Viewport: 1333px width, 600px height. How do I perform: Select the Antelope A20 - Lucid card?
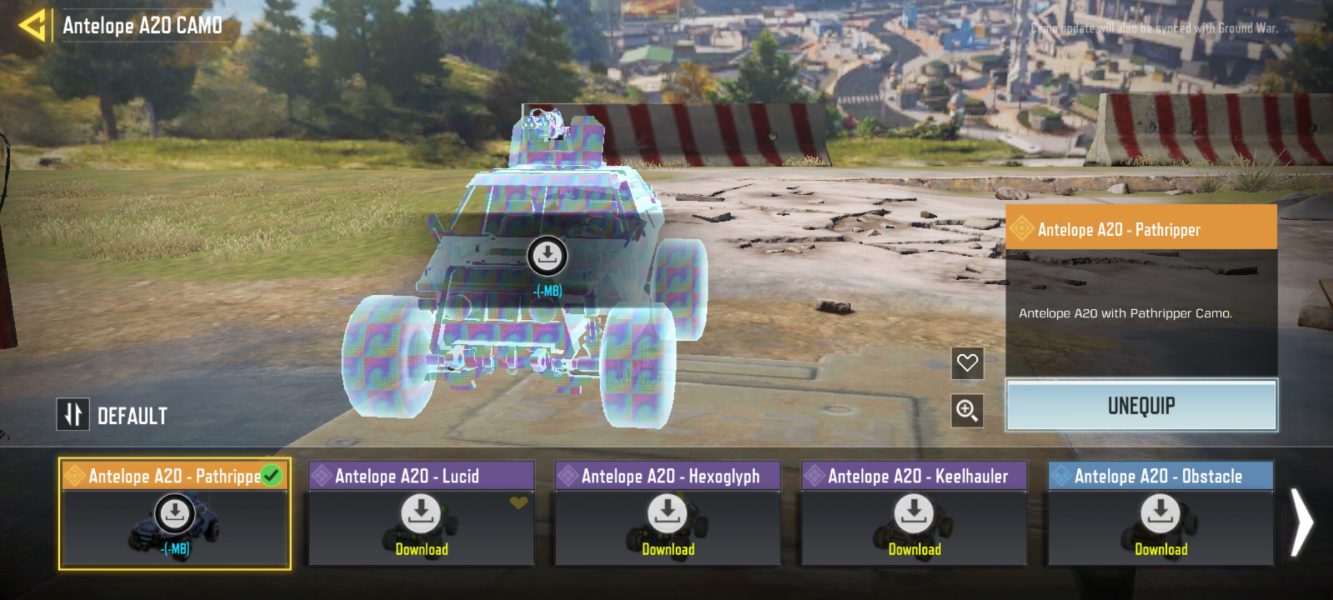[x=421, y=515]
